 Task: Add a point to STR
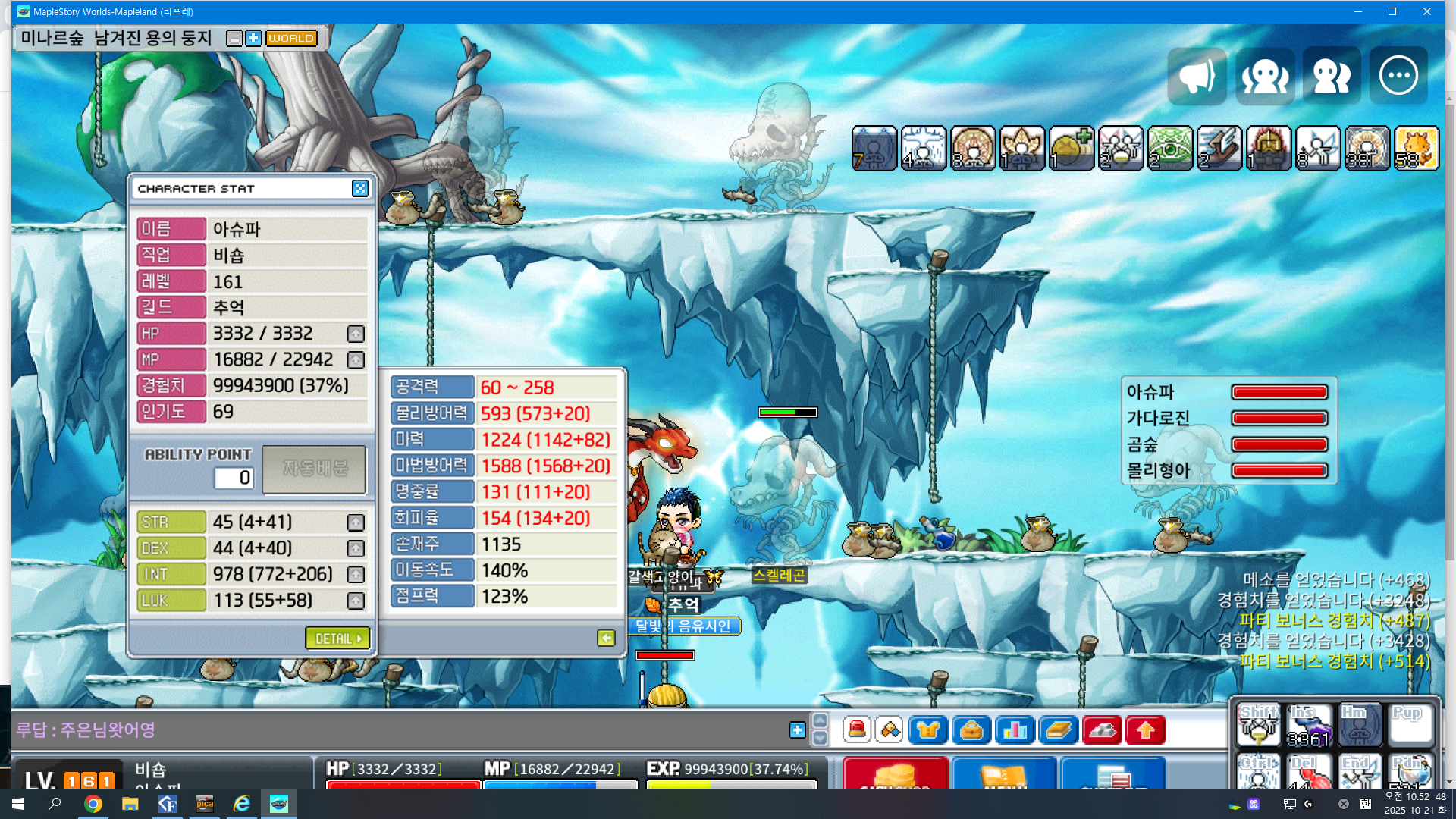pyautogui.click(x=356, y=522)
